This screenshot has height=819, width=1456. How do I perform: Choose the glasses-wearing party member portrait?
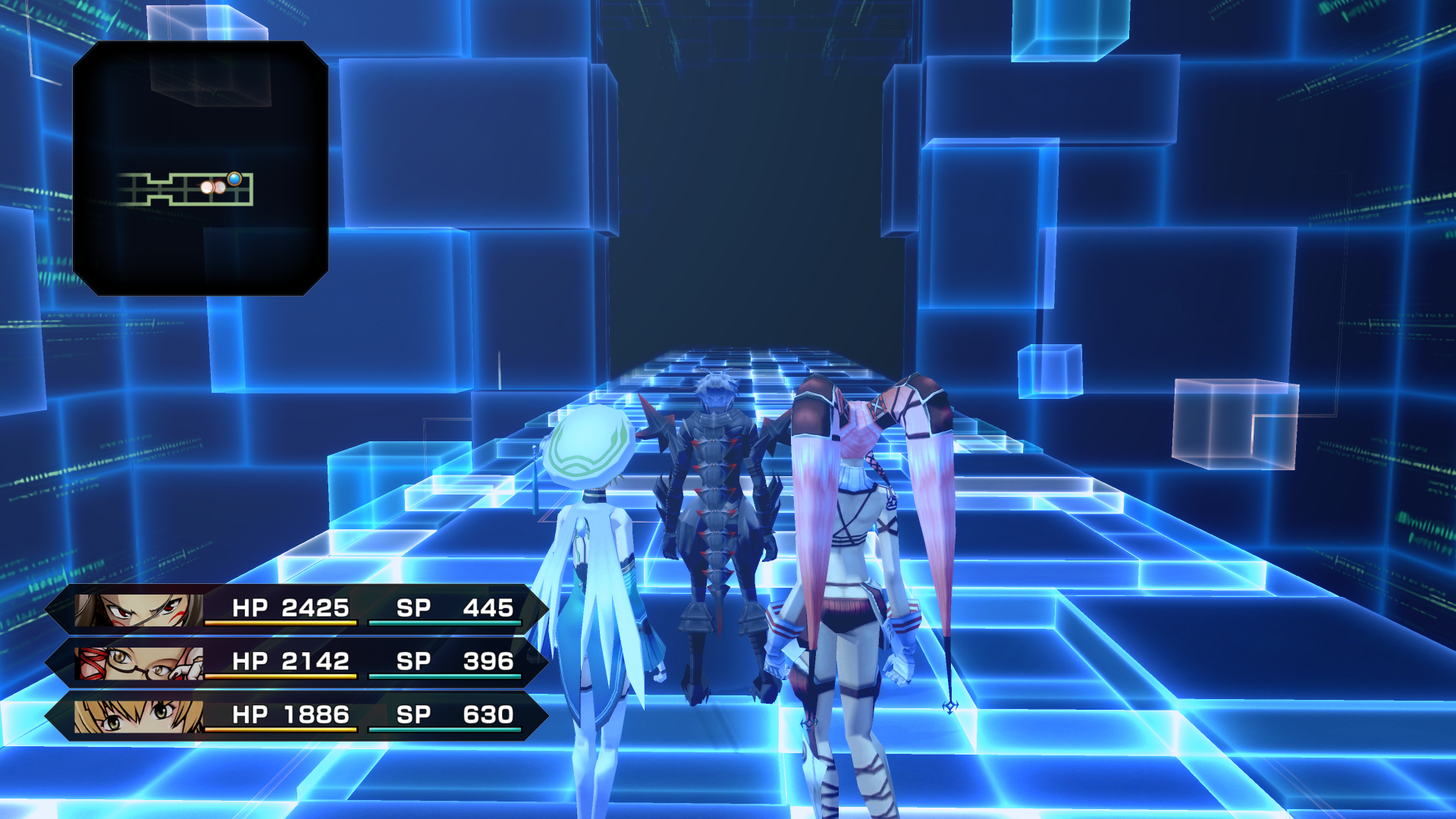139,664
